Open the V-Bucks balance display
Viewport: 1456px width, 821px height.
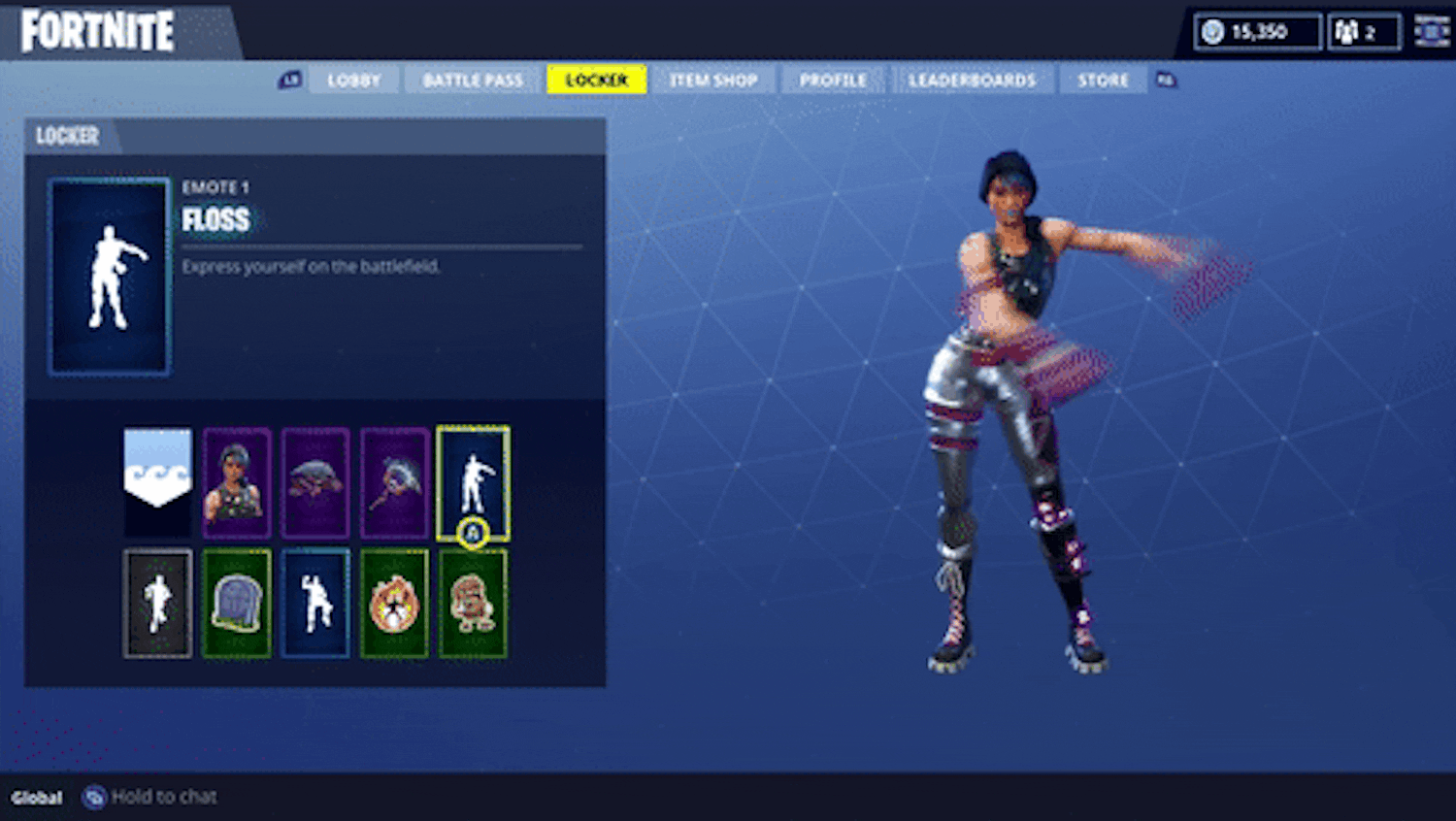(x=1256, y=30)
